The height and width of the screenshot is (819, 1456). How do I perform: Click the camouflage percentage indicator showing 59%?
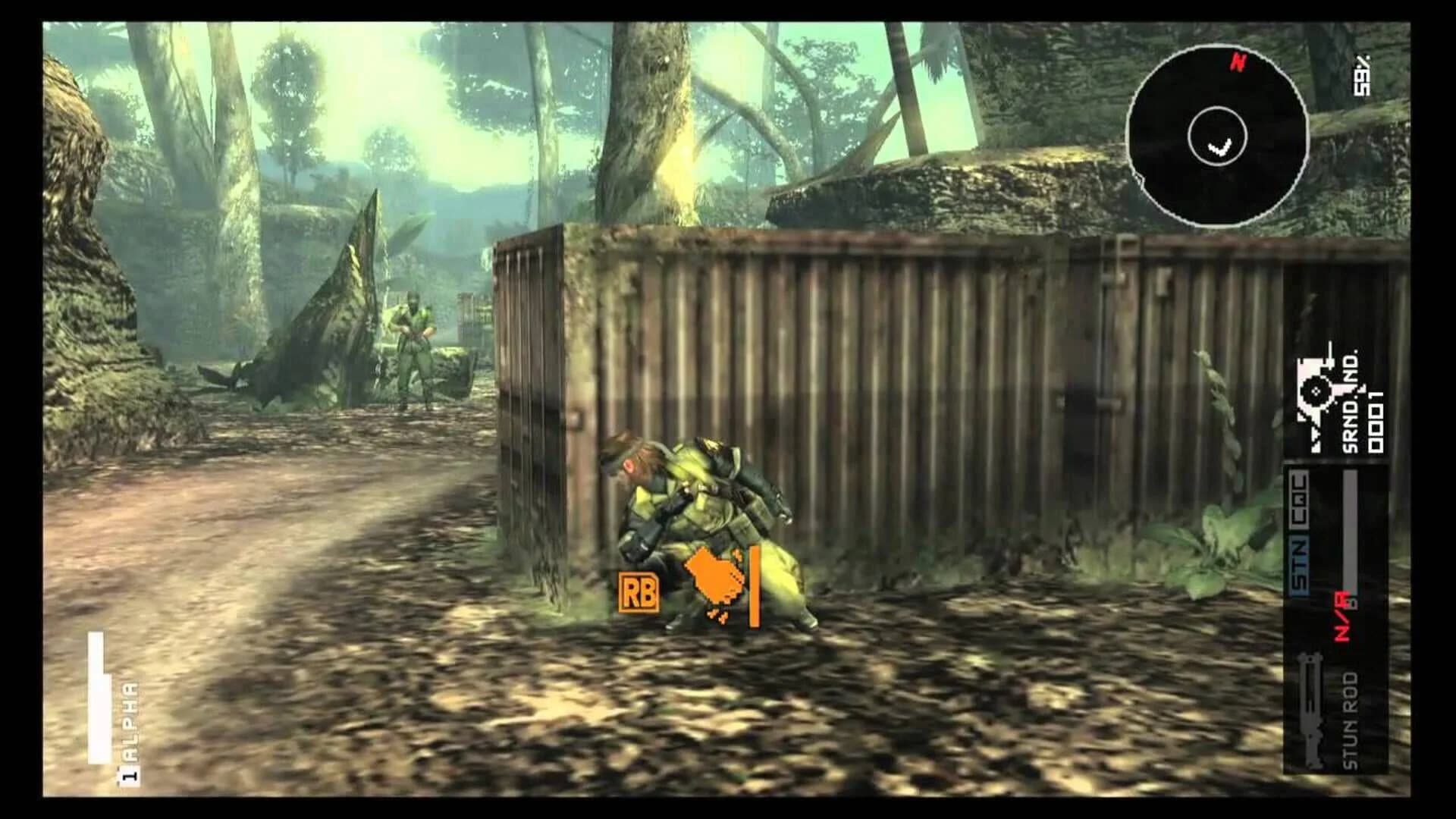pyautogui.click(x=1361, y=76)
